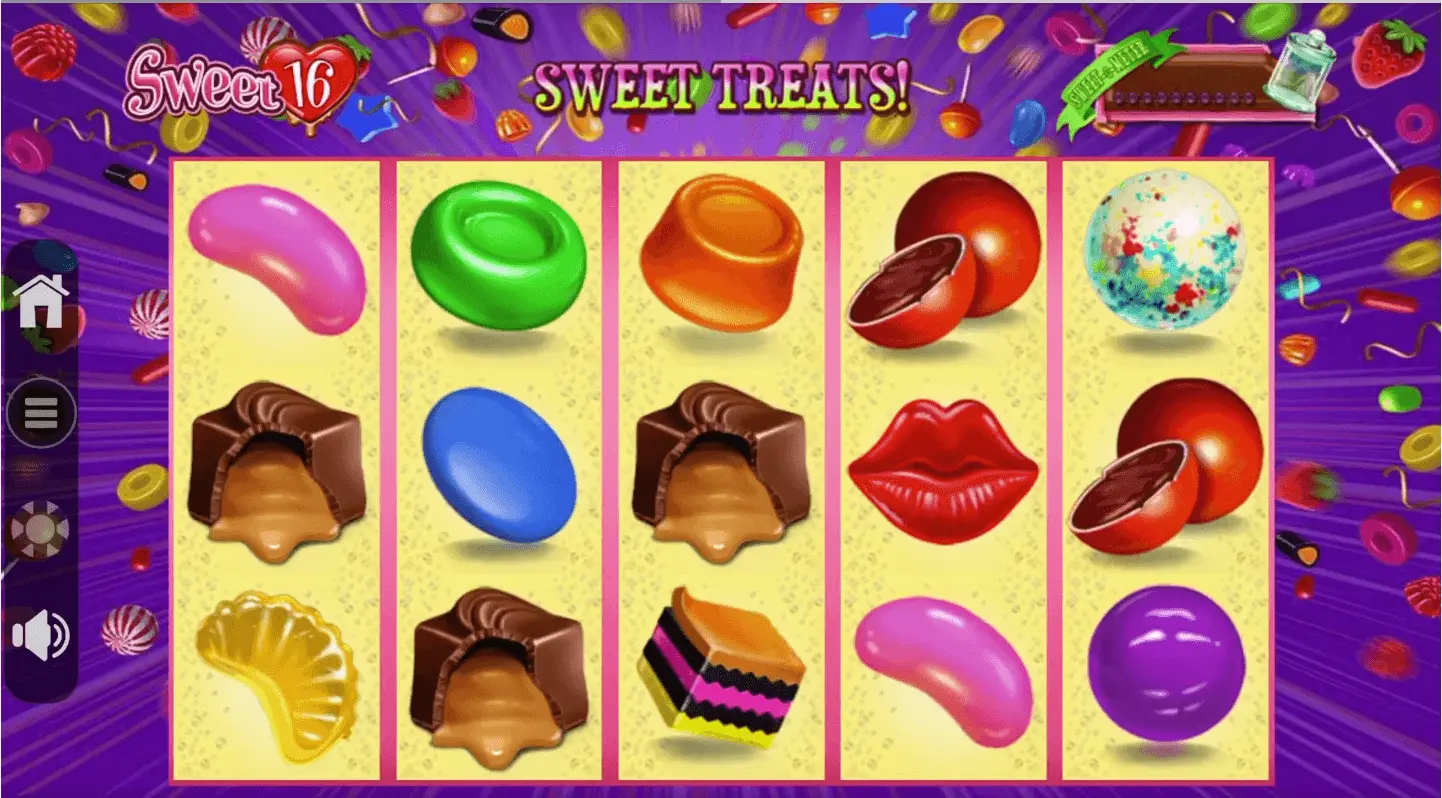Open the hamburger menu button
This screenshot has width=1442, height=798.
click(41, 412)
